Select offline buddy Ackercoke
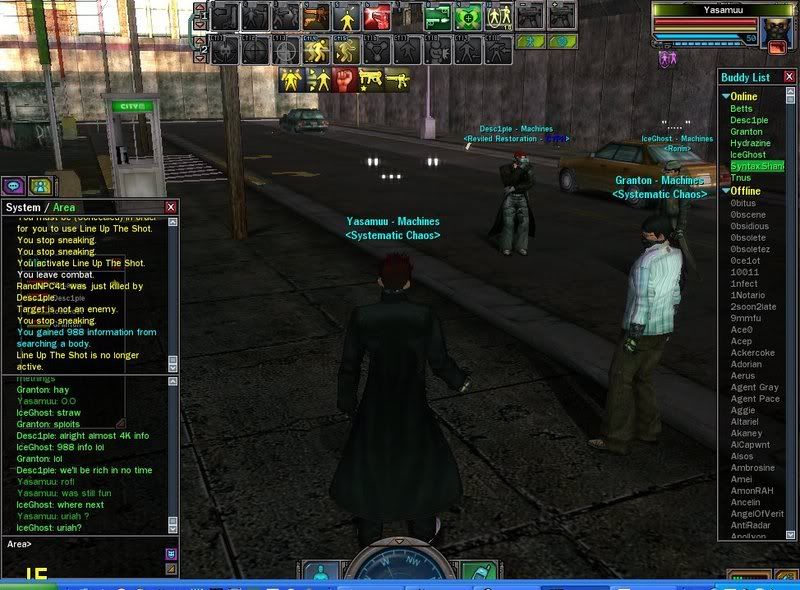Screen dimensions: 800x590 pos(752,353)
